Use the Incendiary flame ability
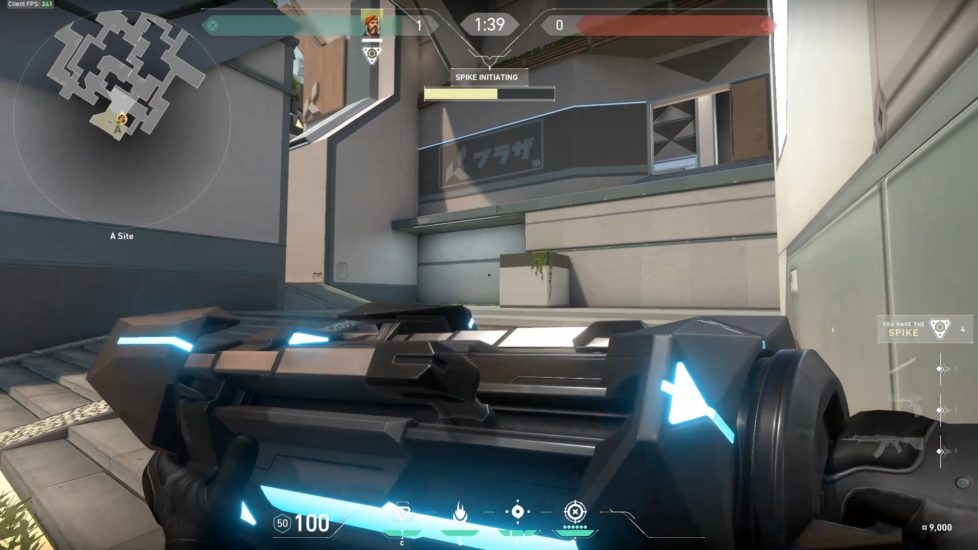978x550 pixels. click(461, 512)
